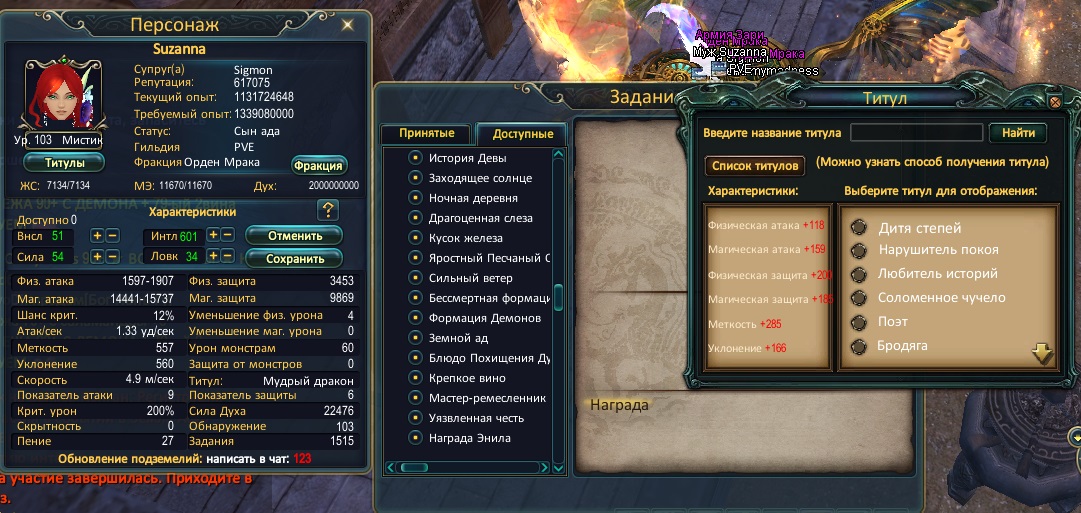
Task: Select the Бродяга title option
Action: click(903, 346)
